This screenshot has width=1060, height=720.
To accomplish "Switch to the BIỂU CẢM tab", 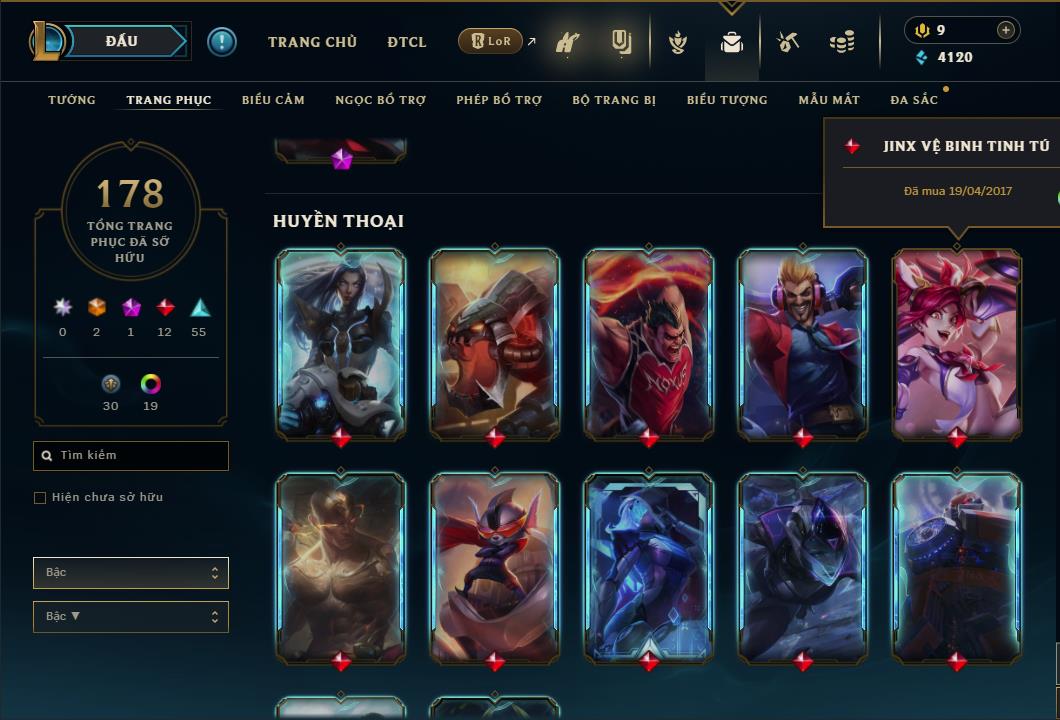I will [x=273, y=100].
